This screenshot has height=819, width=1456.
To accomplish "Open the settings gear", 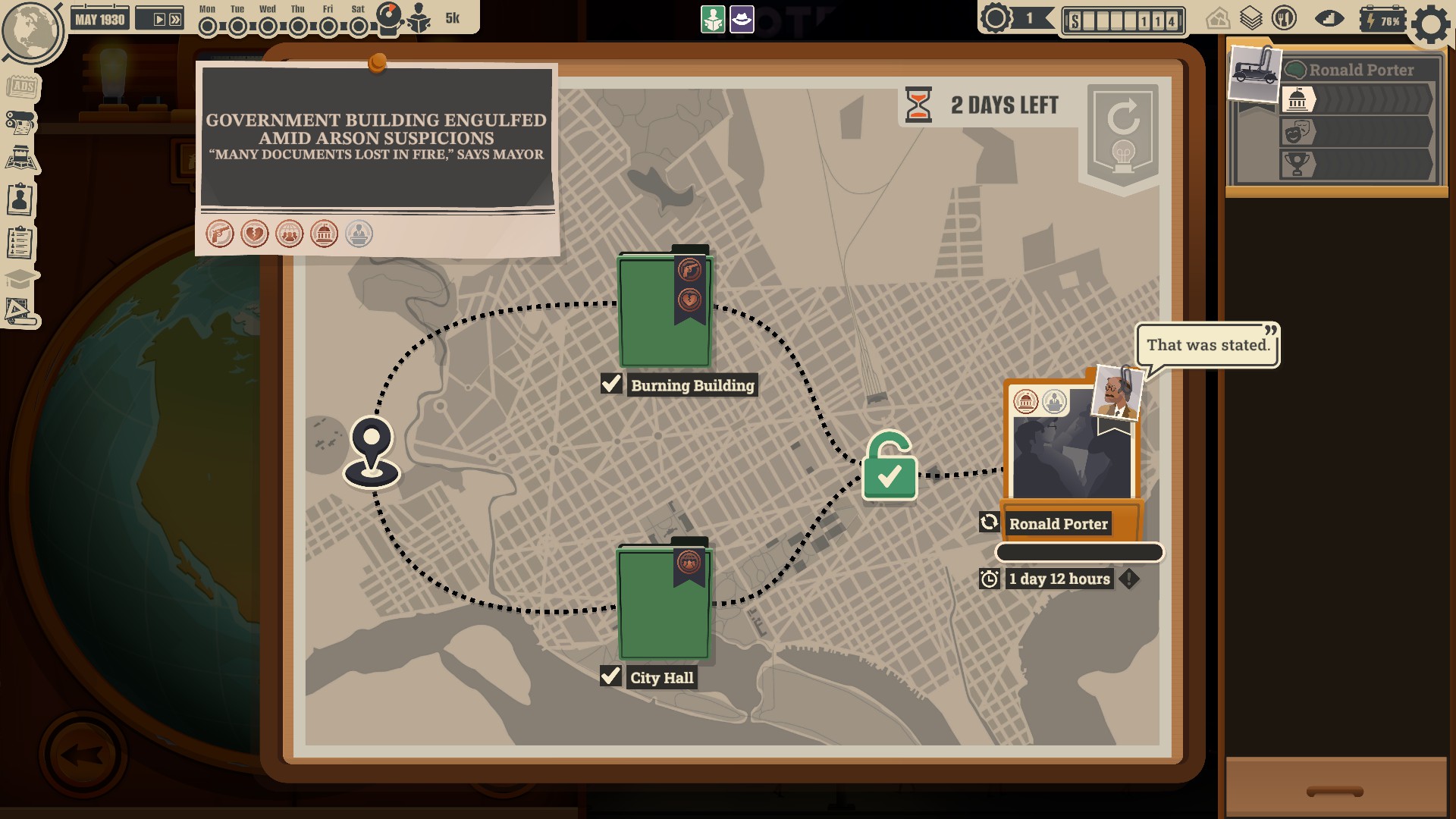I will pyautogui.click(x=1430, y=24).
